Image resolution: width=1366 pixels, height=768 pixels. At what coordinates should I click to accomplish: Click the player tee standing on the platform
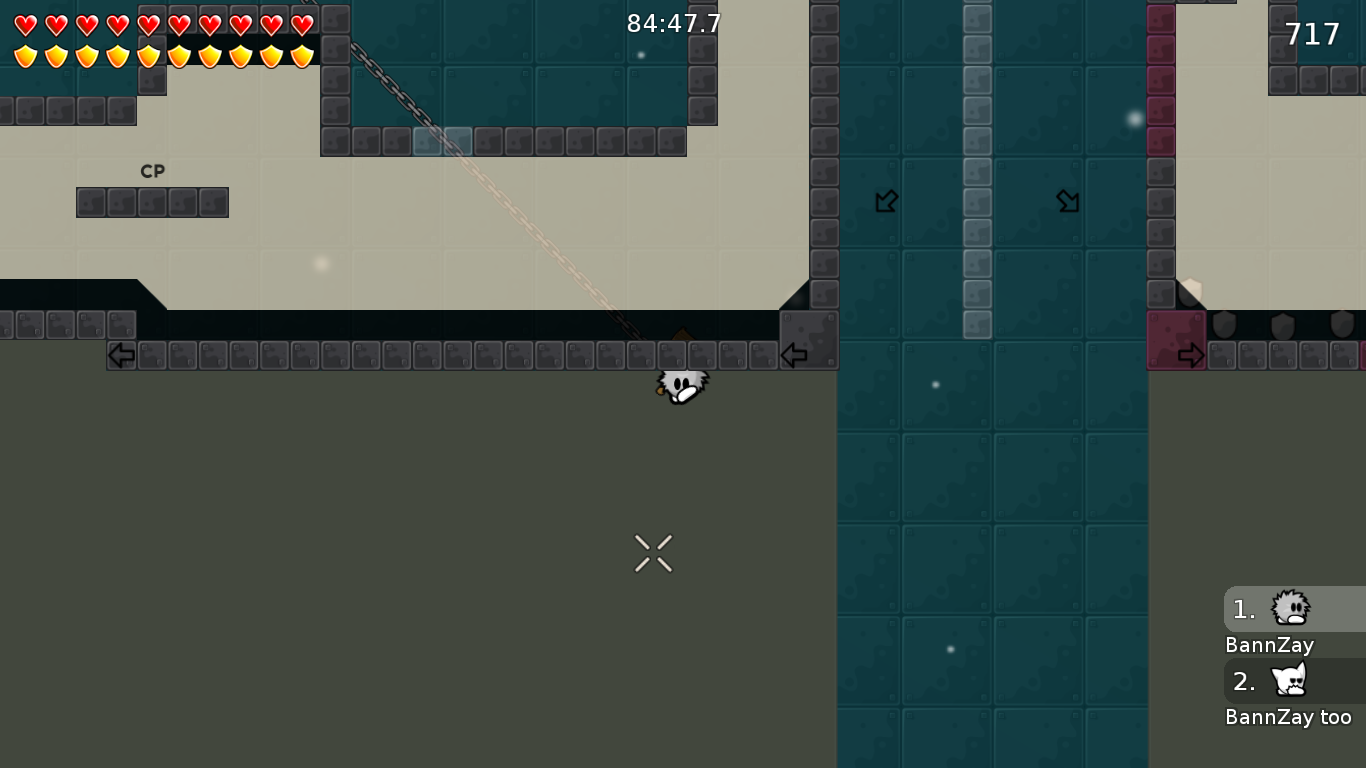pyautogui.click(x=681, y=388)
